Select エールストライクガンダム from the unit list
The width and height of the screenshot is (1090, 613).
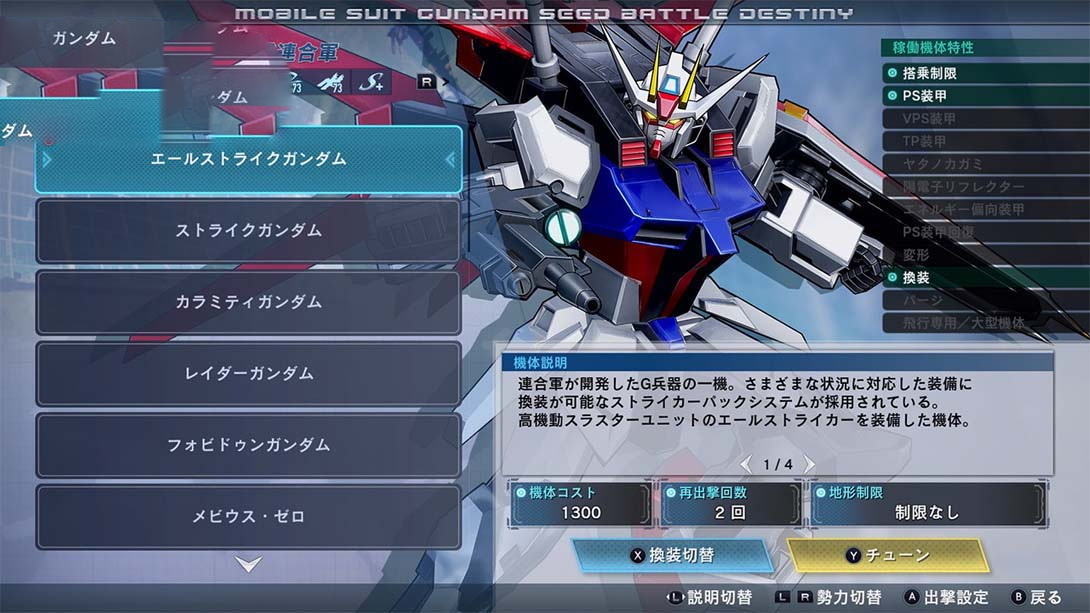[248, 159]
